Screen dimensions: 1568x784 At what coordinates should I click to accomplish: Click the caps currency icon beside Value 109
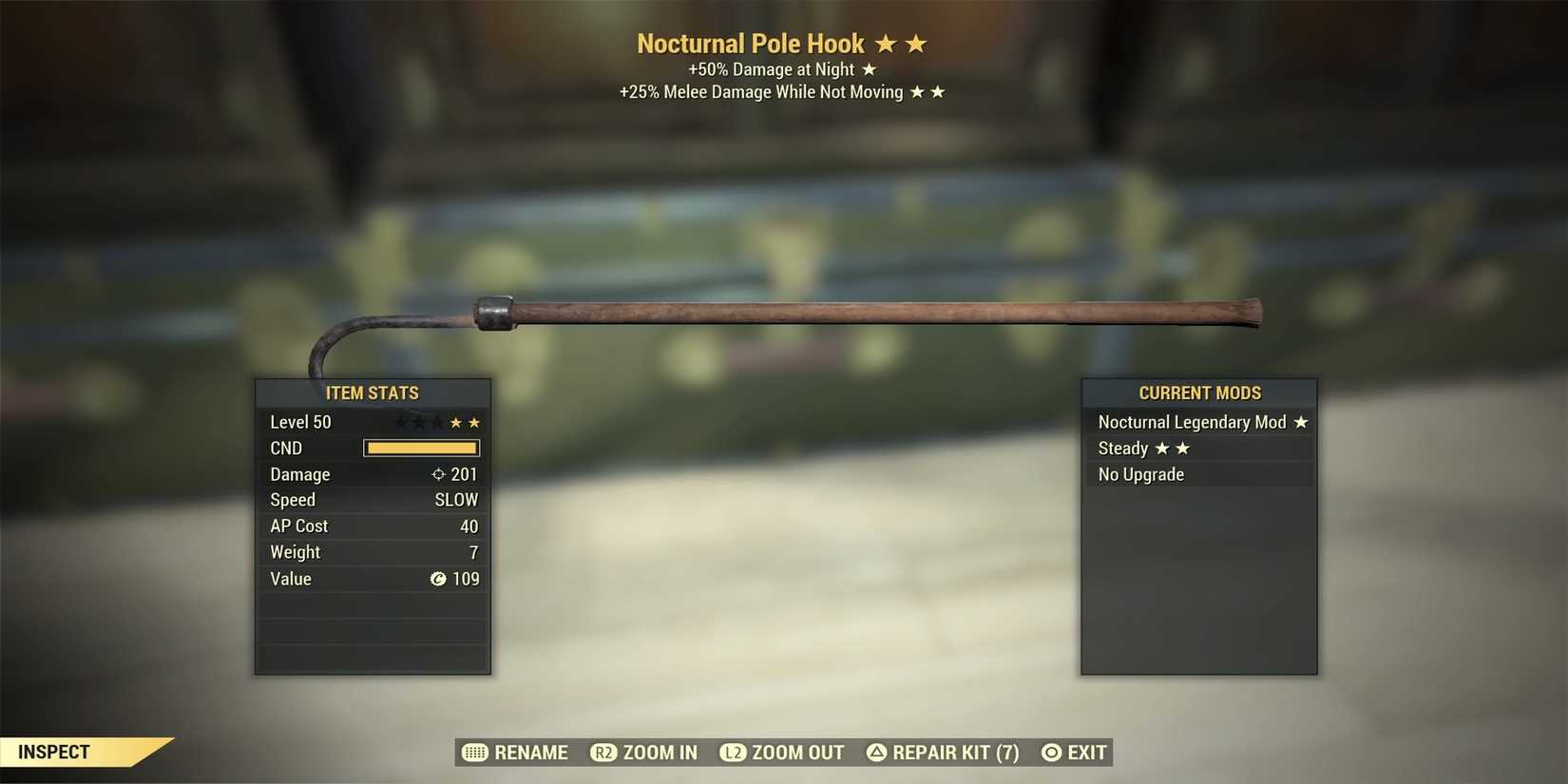[x=438, y=579]
